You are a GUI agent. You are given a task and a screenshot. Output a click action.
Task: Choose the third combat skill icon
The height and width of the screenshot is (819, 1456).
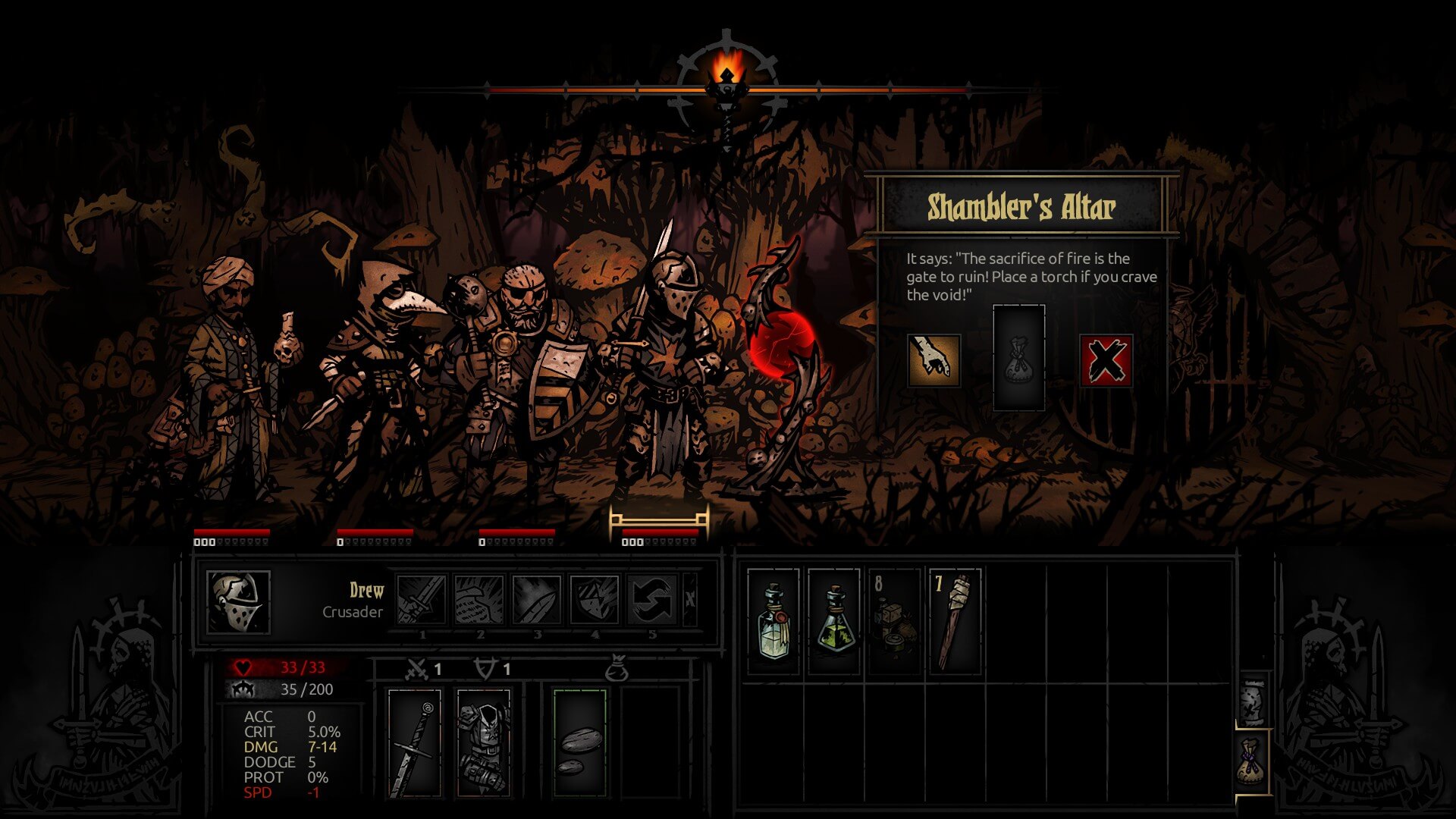(537, 600)
